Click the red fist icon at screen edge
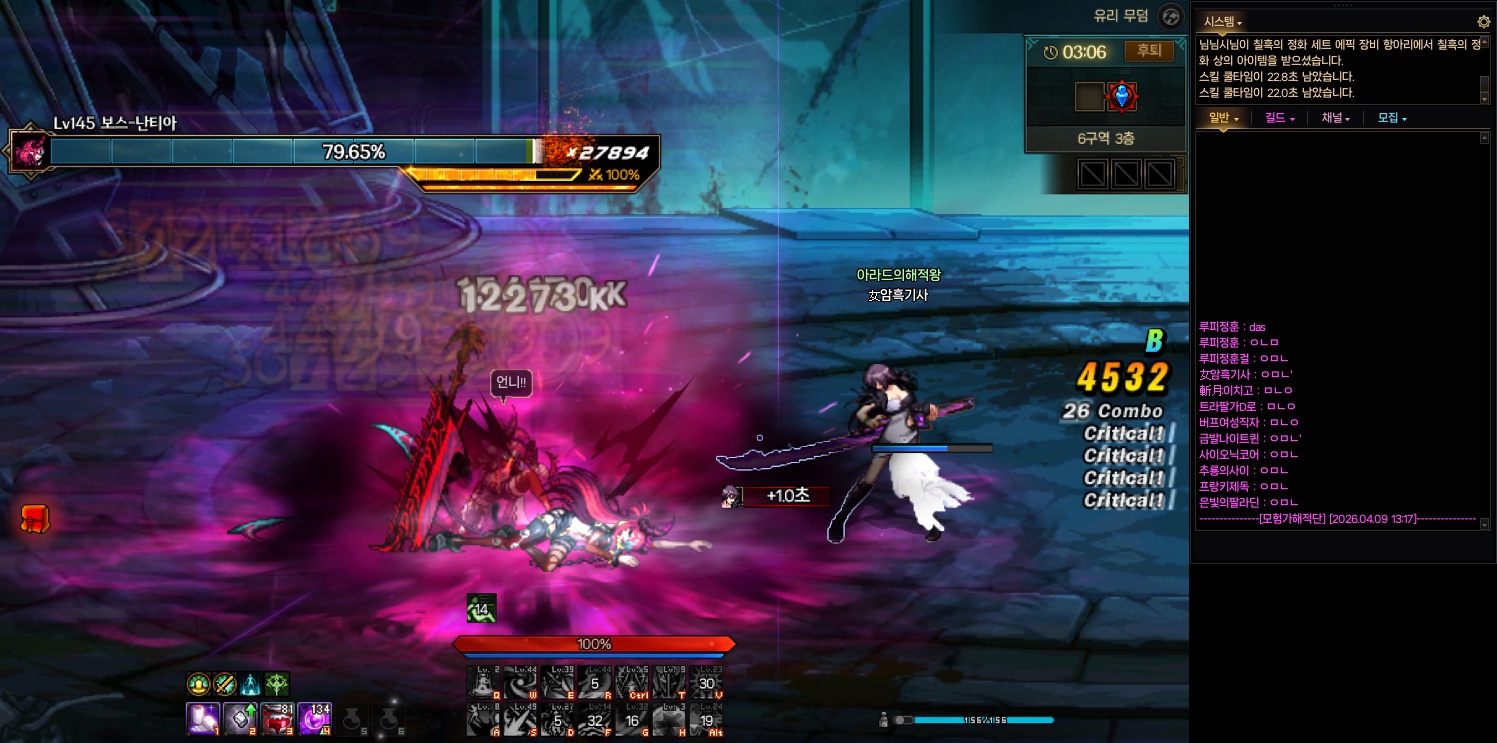The width and height of the screenshot is (1497, 743). pyautogui.click(x=34, y=518)
